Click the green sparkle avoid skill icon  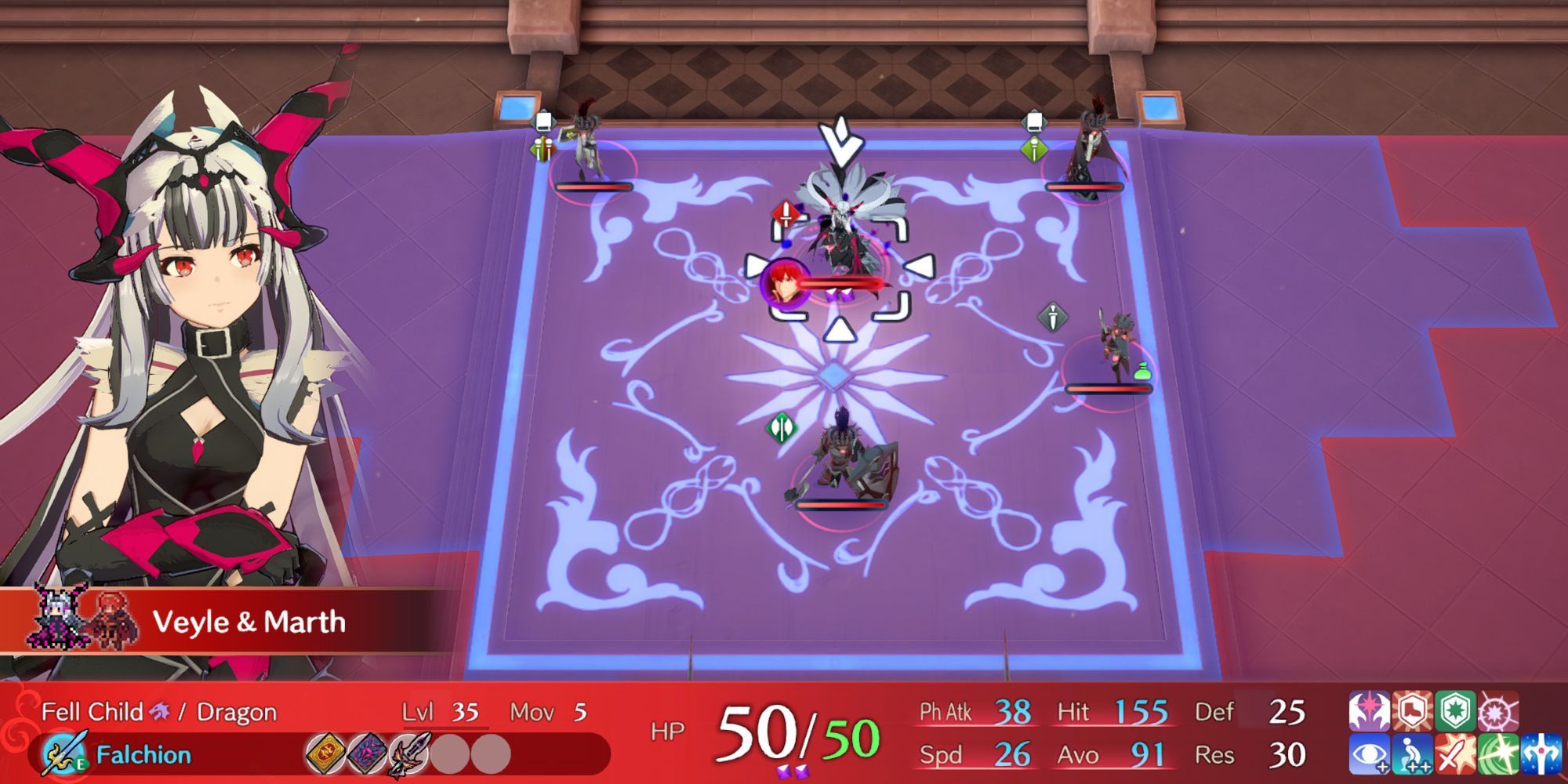pos(1498,755)
